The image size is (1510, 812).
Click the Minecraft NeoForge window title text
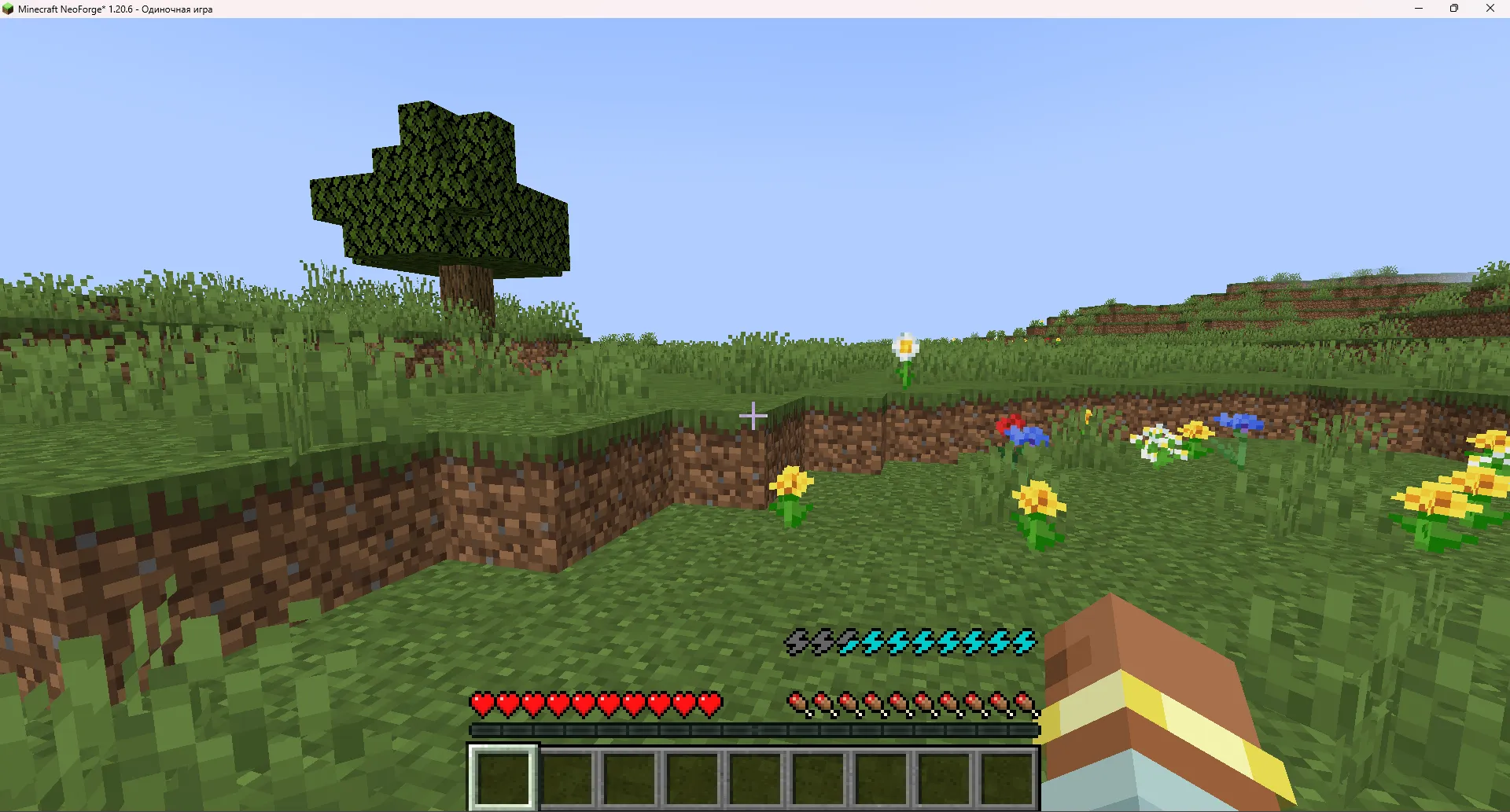[x=114, y=9]
